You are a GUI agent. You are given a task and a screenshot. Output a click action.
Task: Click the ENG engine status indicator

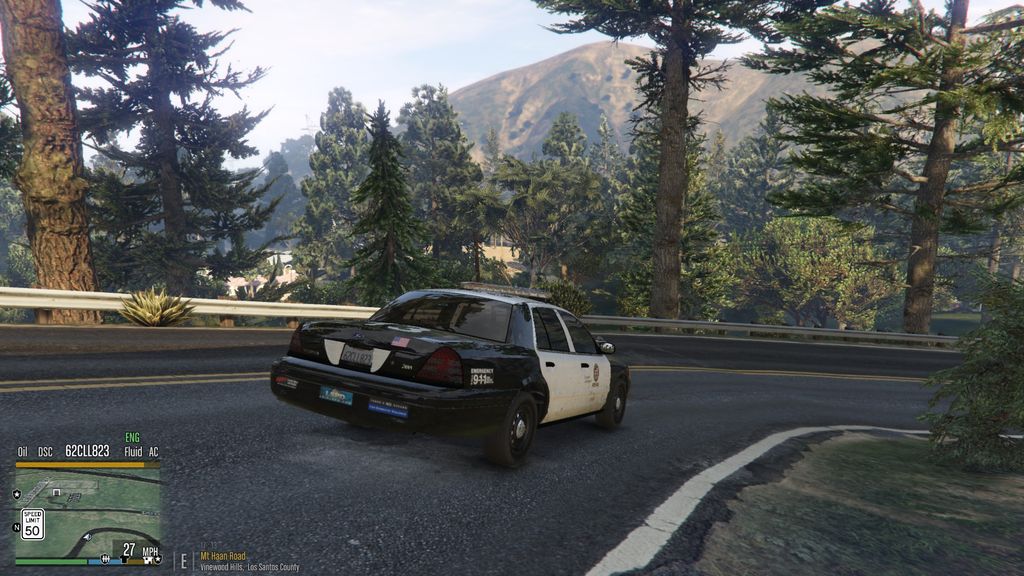point(132,438)
